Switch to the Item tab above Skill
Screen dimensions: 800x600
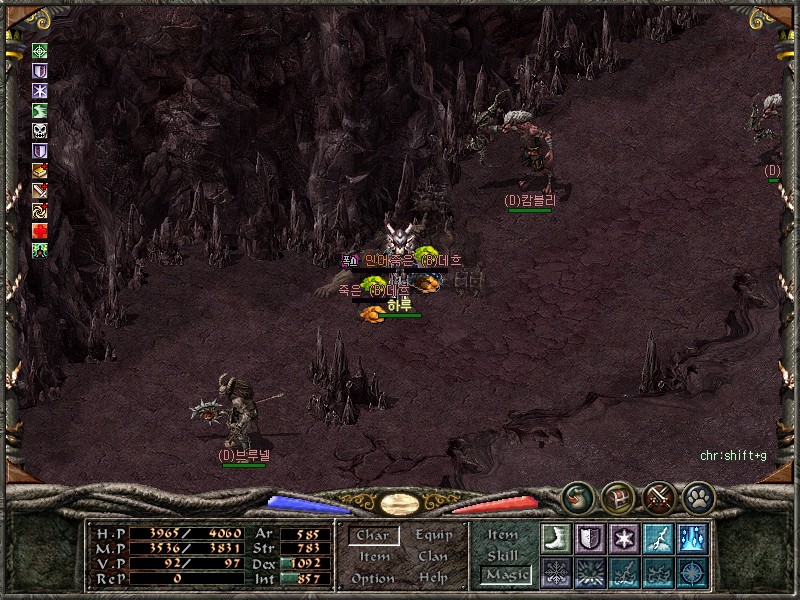(x=503, y=535)
